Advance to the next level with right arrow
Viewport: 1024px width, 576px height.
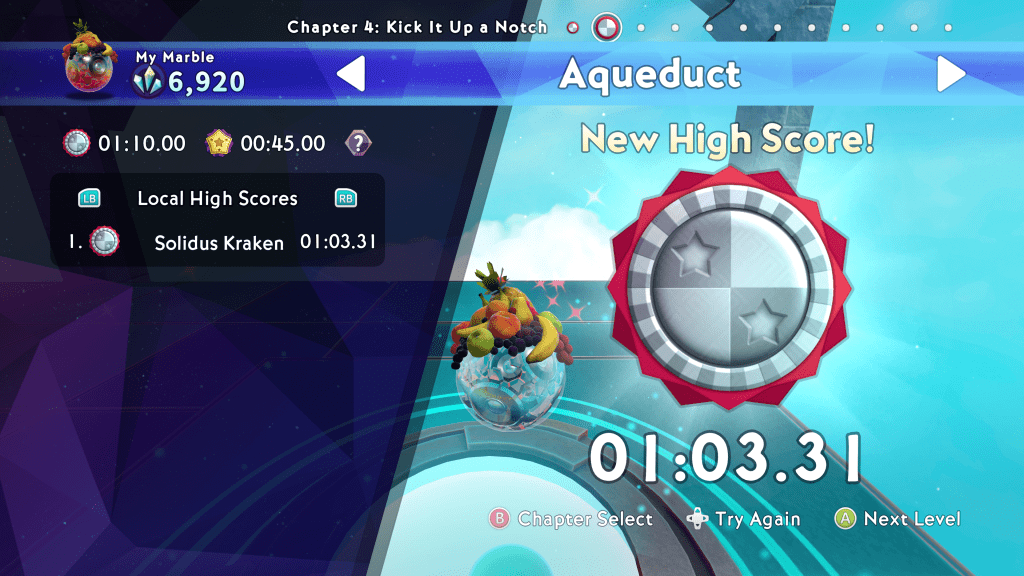pyautogui.click(x=950, y=74)
